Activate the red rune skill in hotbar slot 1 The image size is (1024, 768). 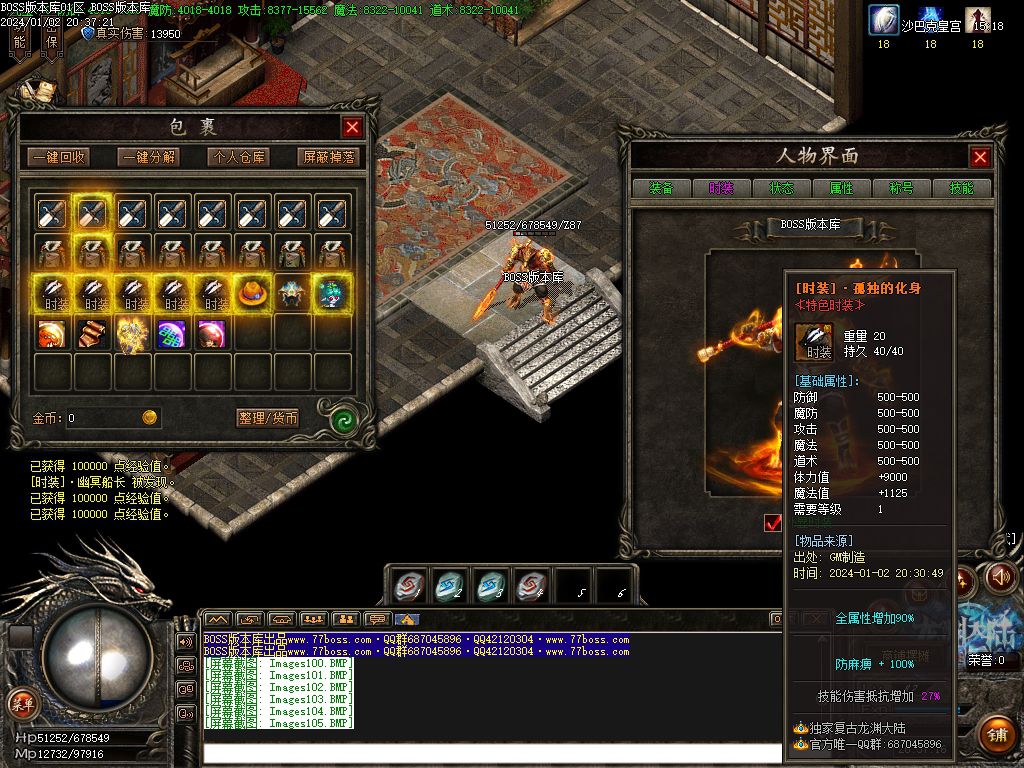pos(407,586)
